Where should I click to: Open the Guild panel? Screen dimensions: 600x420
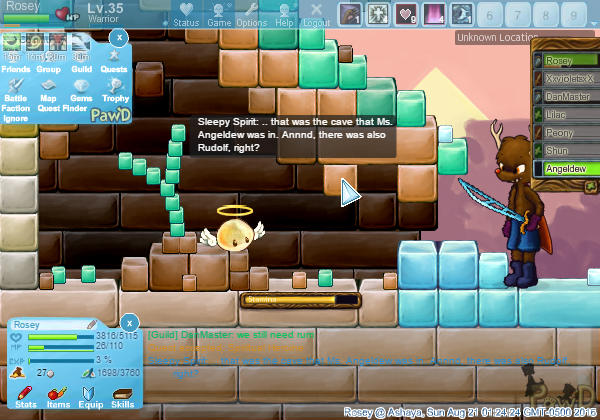tap(82, 62)
